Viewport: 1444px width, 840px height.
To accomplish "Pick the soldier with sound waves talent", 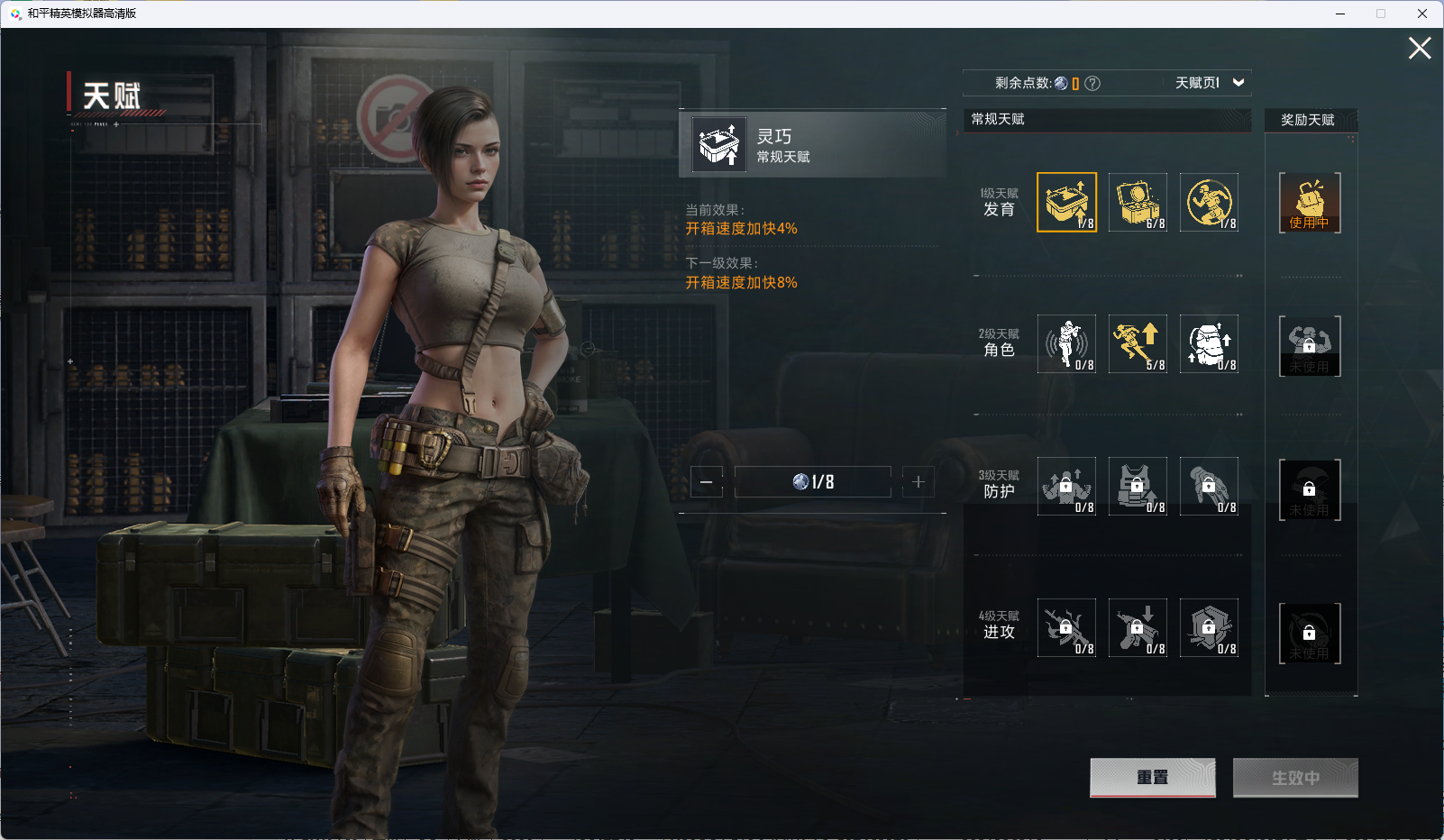I will [x=1066, y=344].
